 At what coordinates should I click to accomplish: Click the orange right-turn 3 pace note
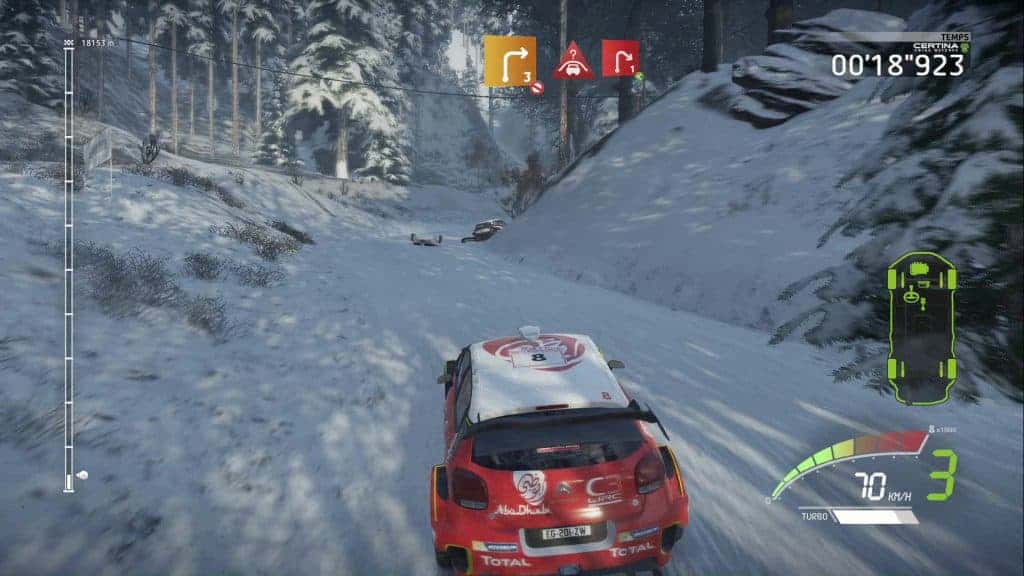tap(510, 61)
